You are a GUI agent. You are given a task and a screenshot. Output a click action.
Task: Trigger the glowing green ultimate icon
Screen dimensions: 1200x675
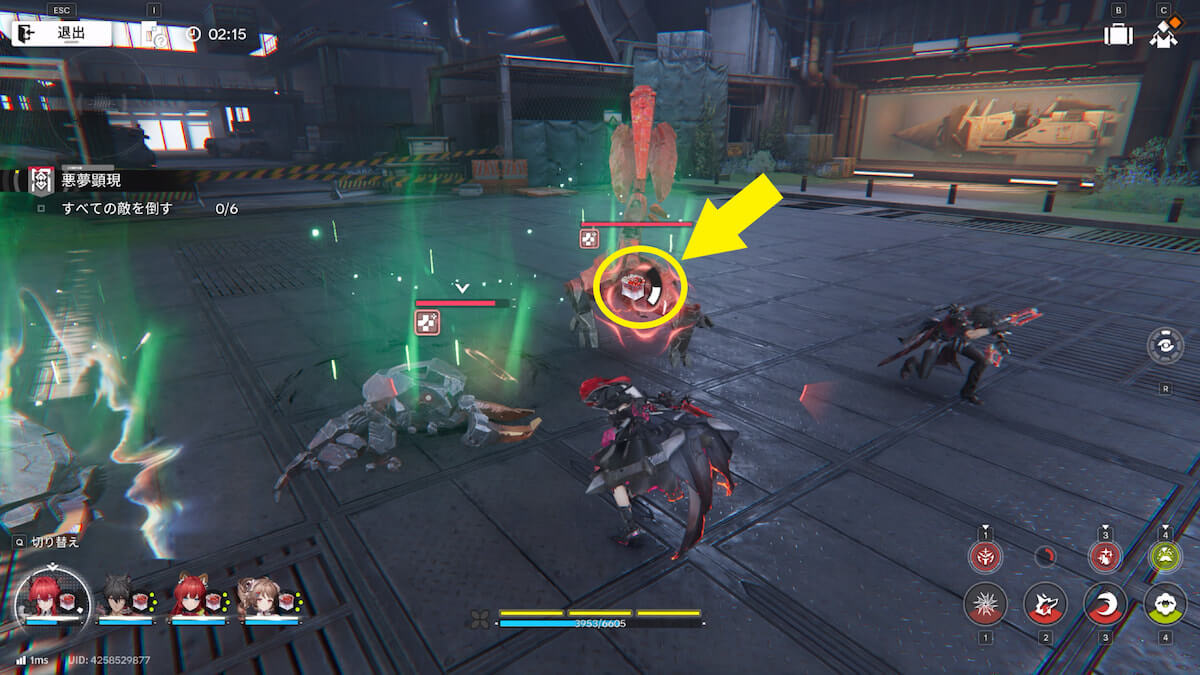[1165, 557]
